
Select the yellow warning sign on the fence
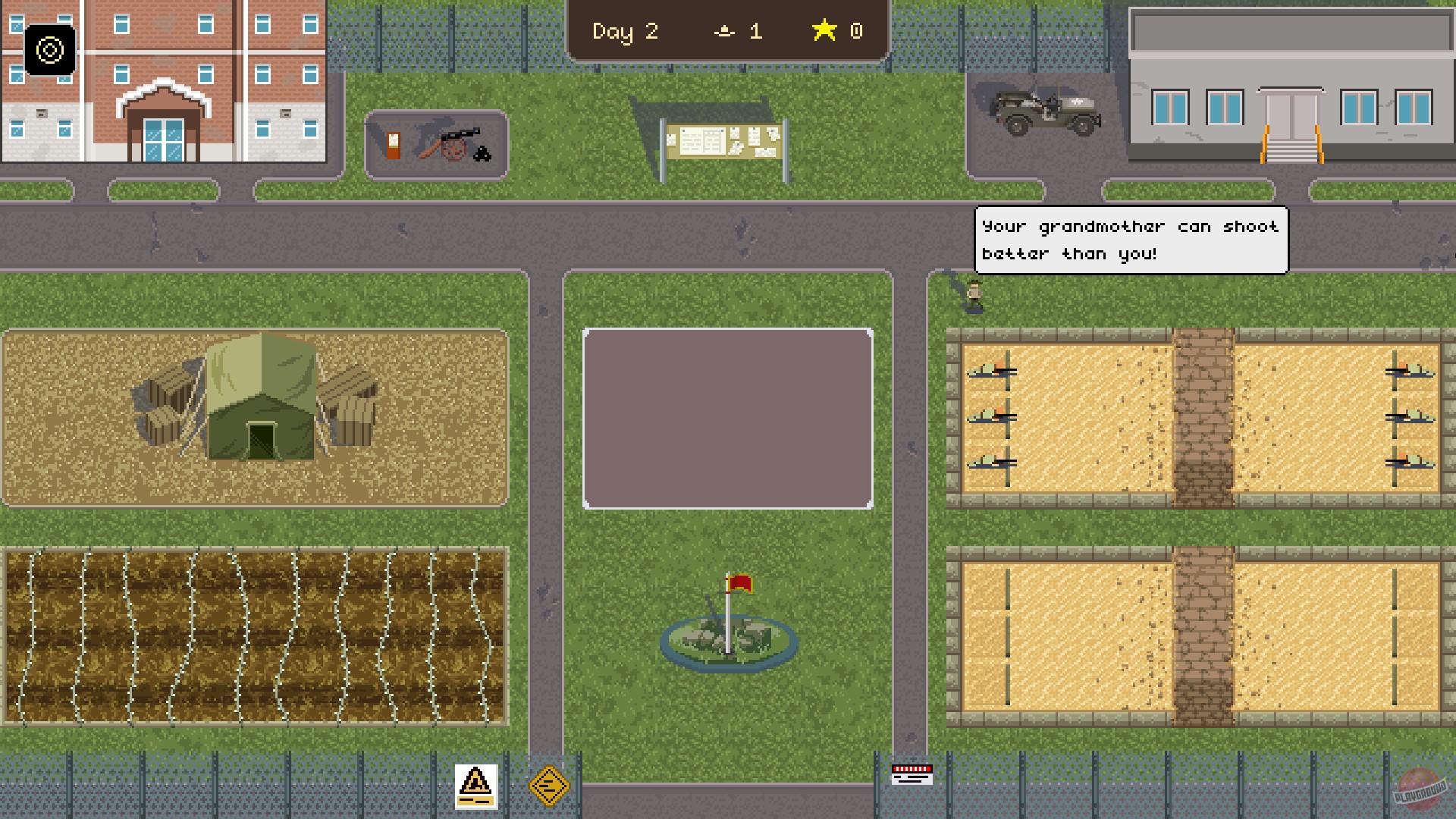point(475,786)
